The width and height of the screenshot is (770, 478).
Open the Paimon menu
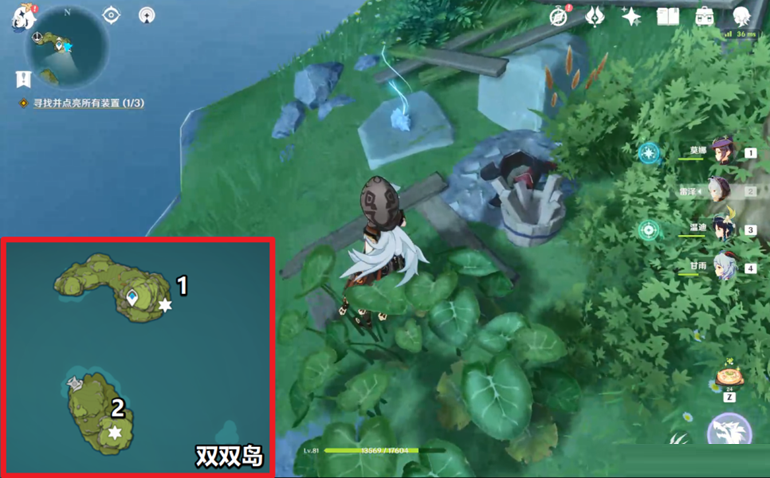(22, 17)
